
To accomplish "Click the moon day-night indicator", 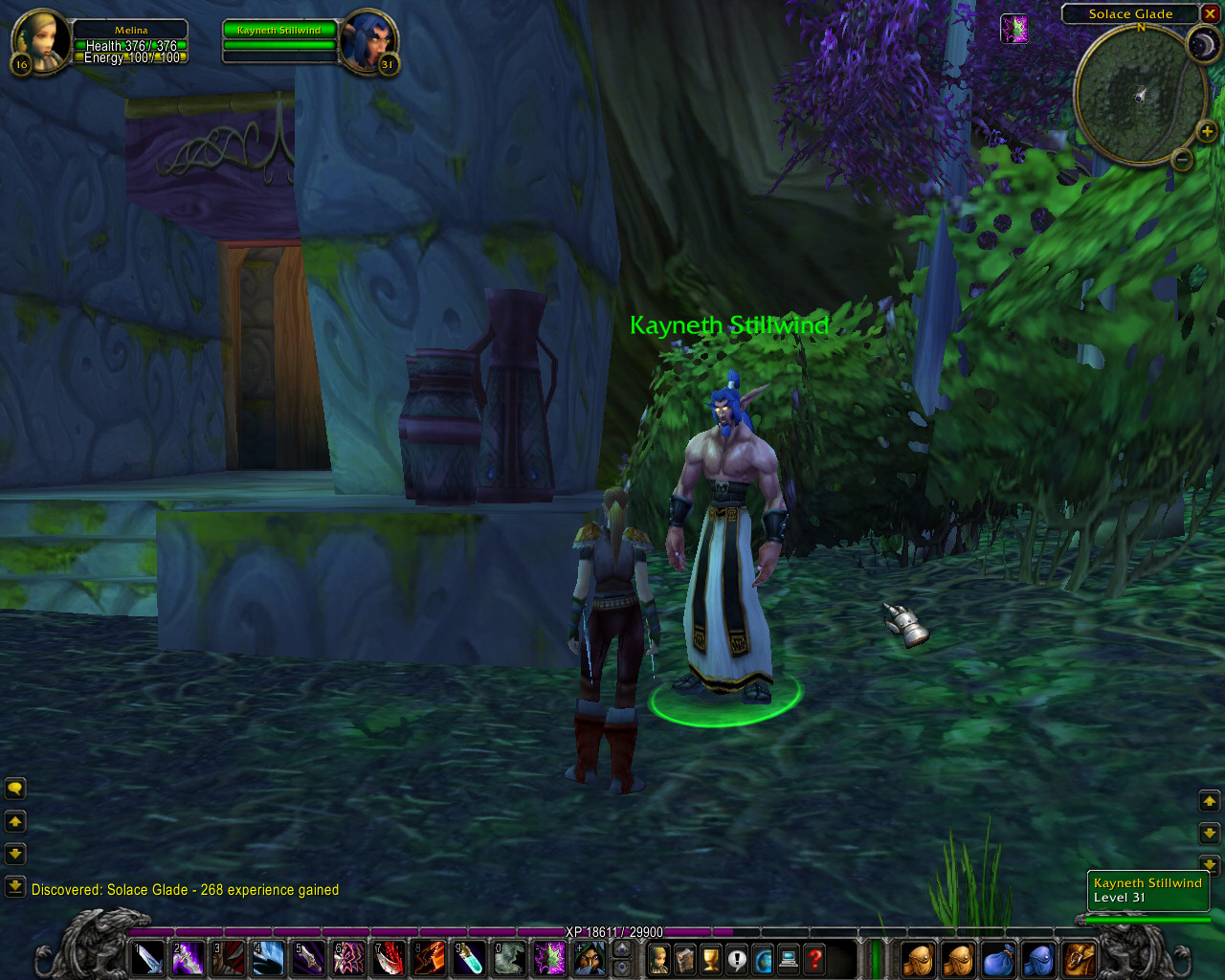I will pyautogui.click(x=1202, y=44).
